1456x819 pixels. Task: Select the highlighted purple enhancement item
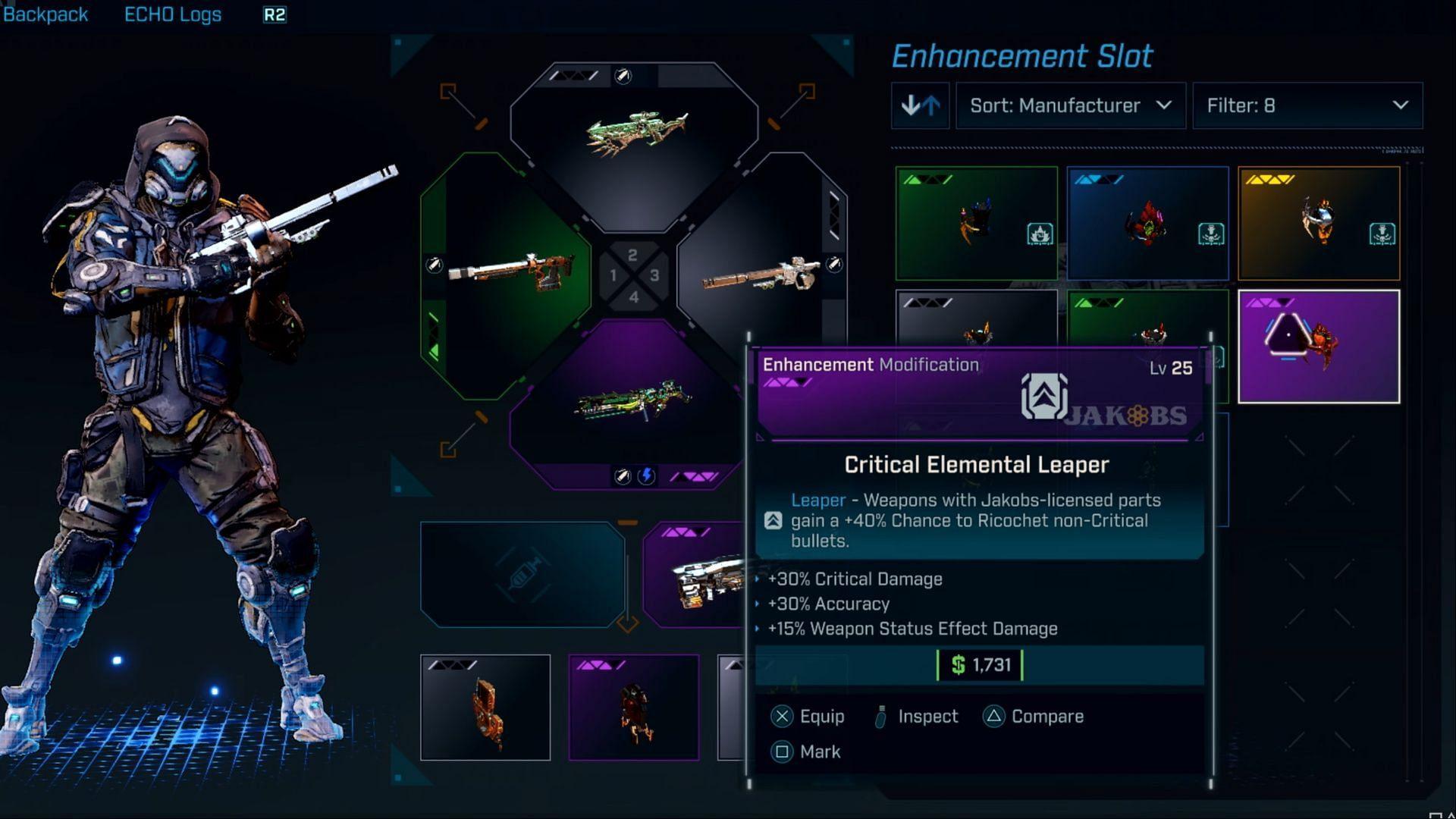coord(1319,347)
